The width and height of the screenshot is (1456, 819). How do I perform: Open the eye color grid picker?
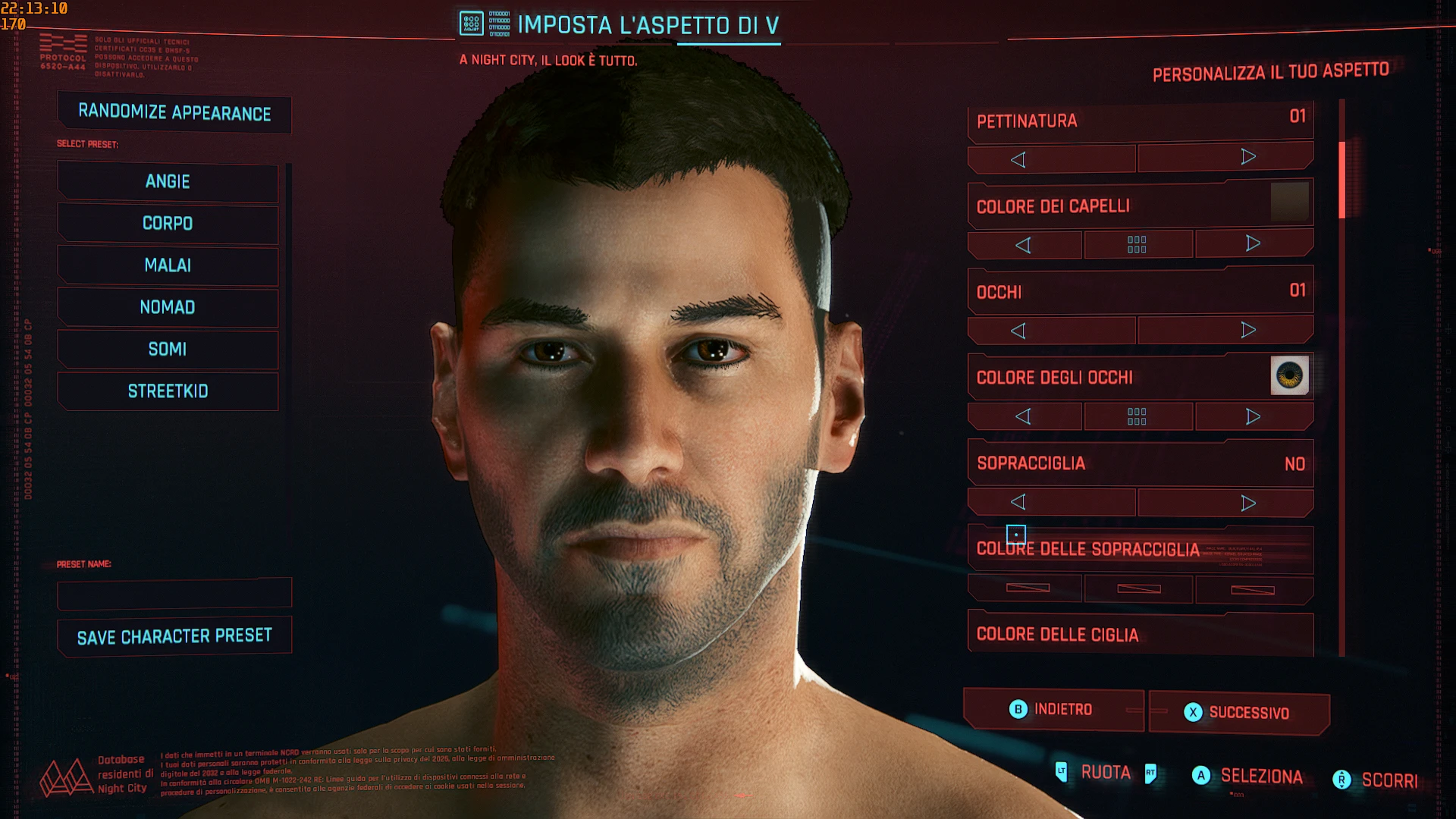click(1137, 416)
